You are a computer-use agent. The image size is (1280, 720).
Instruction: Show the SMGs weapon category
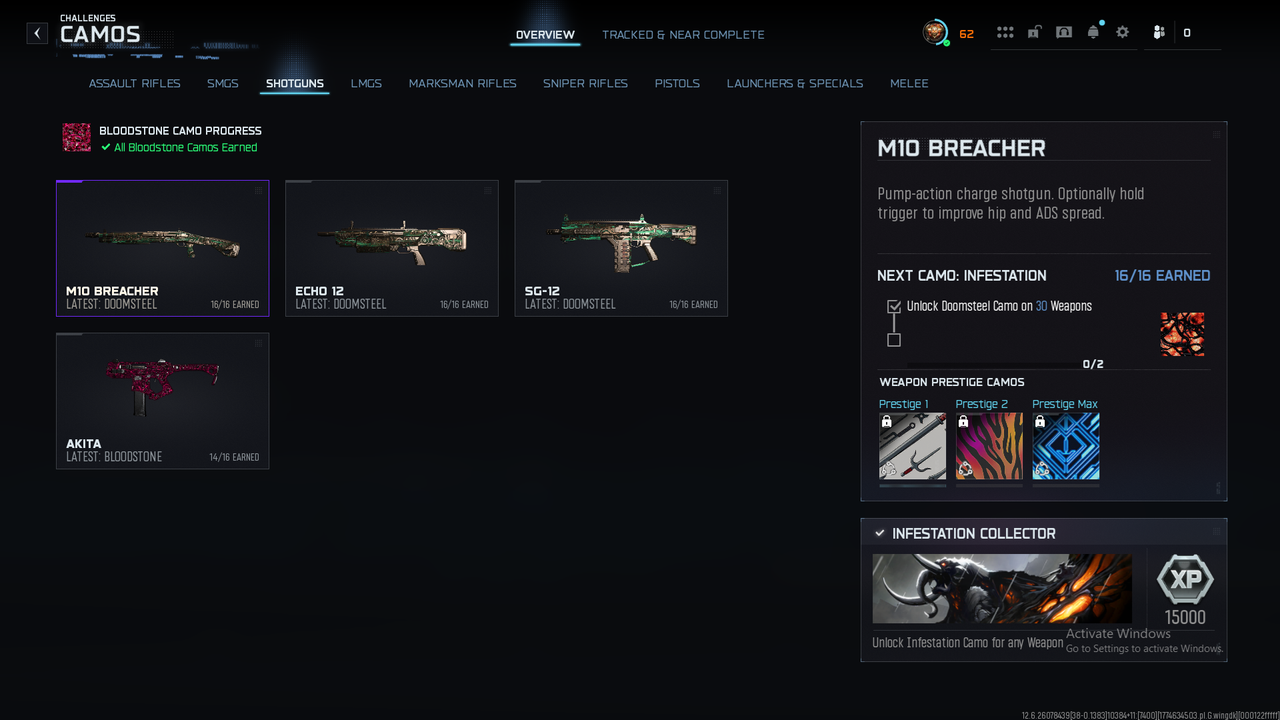tap(223, 83)
